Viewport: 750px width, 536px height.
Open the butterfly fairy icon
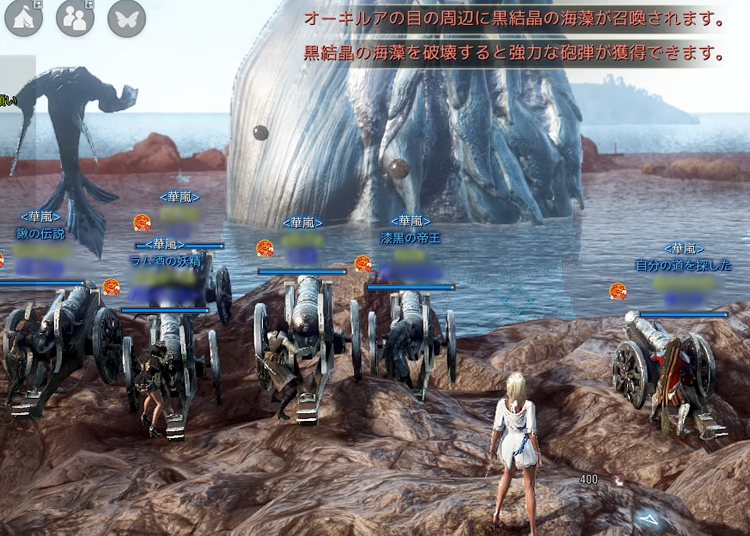[x=126, y=19]
